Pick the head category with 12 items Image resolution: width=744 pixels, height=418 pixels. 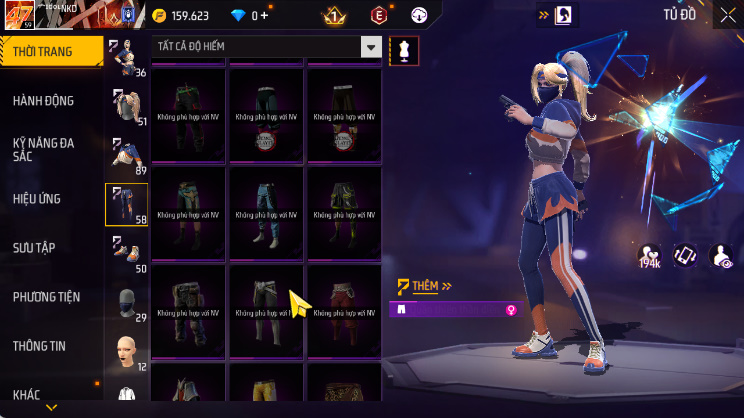click(127, 352)
